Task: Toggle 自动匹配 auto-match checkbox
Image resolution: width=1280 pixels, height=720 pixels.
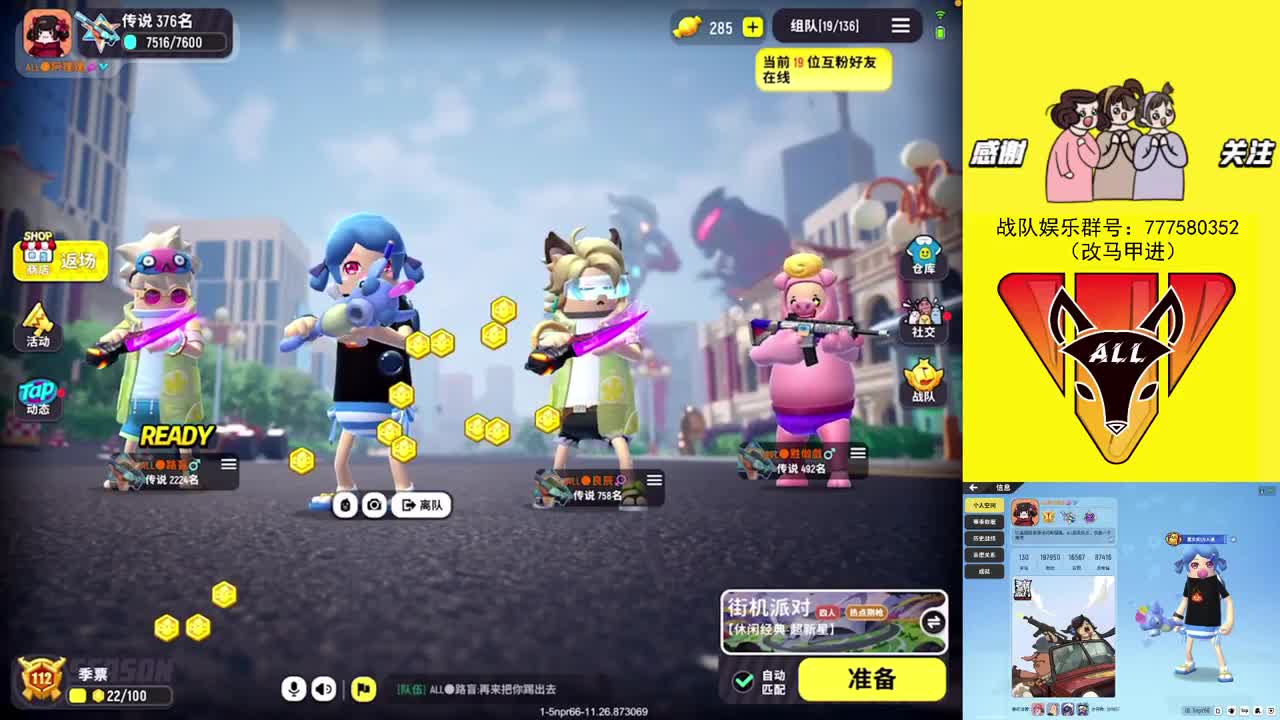Action: tap(742, 679)
